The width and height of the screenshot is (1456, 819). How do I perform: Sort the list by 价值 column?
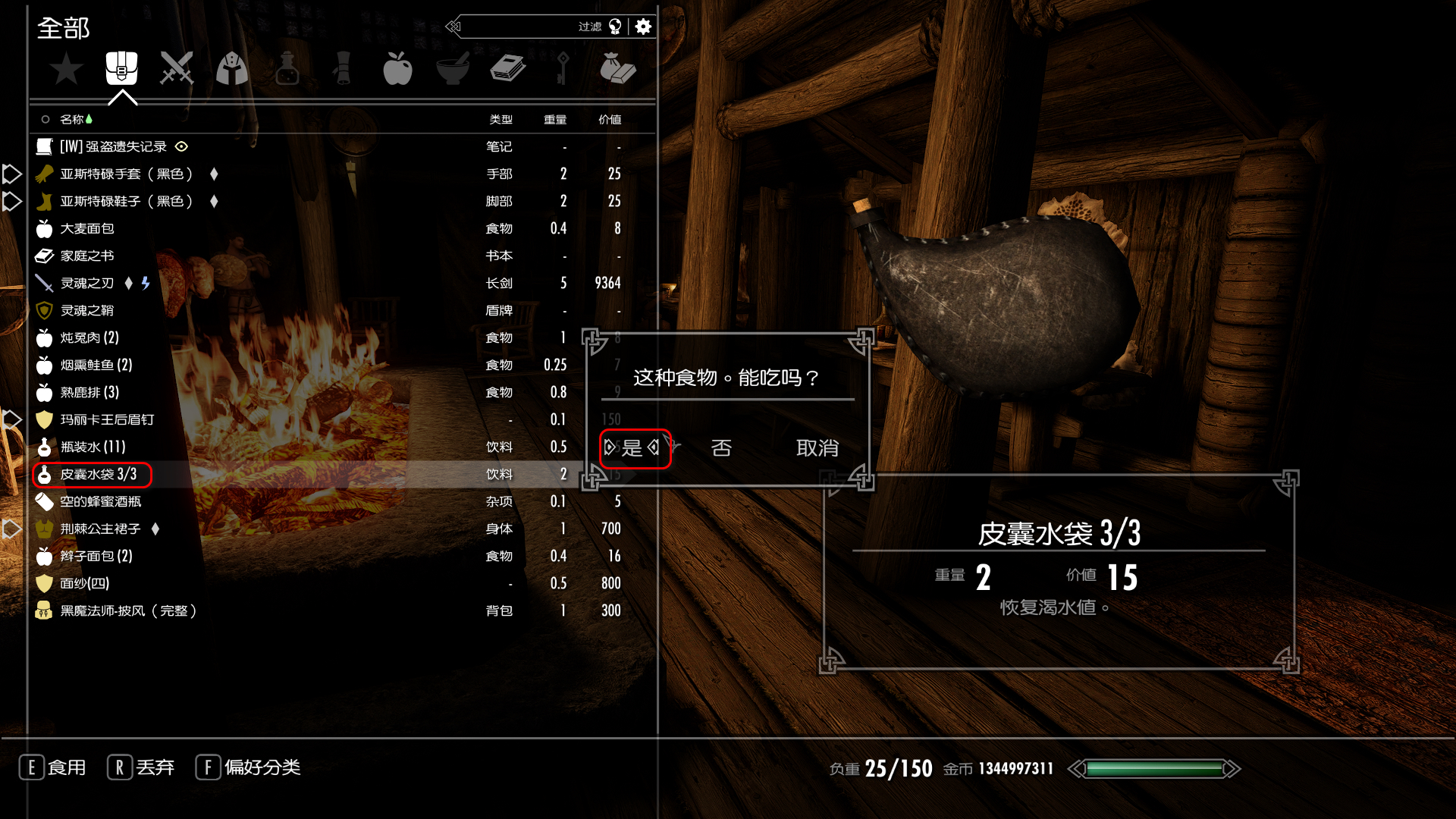click(x=610, y=120)
